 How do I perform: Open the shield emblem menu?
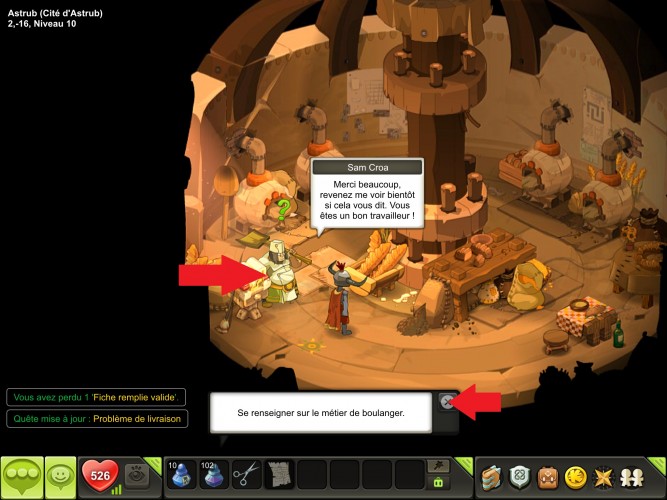(520, 476)
